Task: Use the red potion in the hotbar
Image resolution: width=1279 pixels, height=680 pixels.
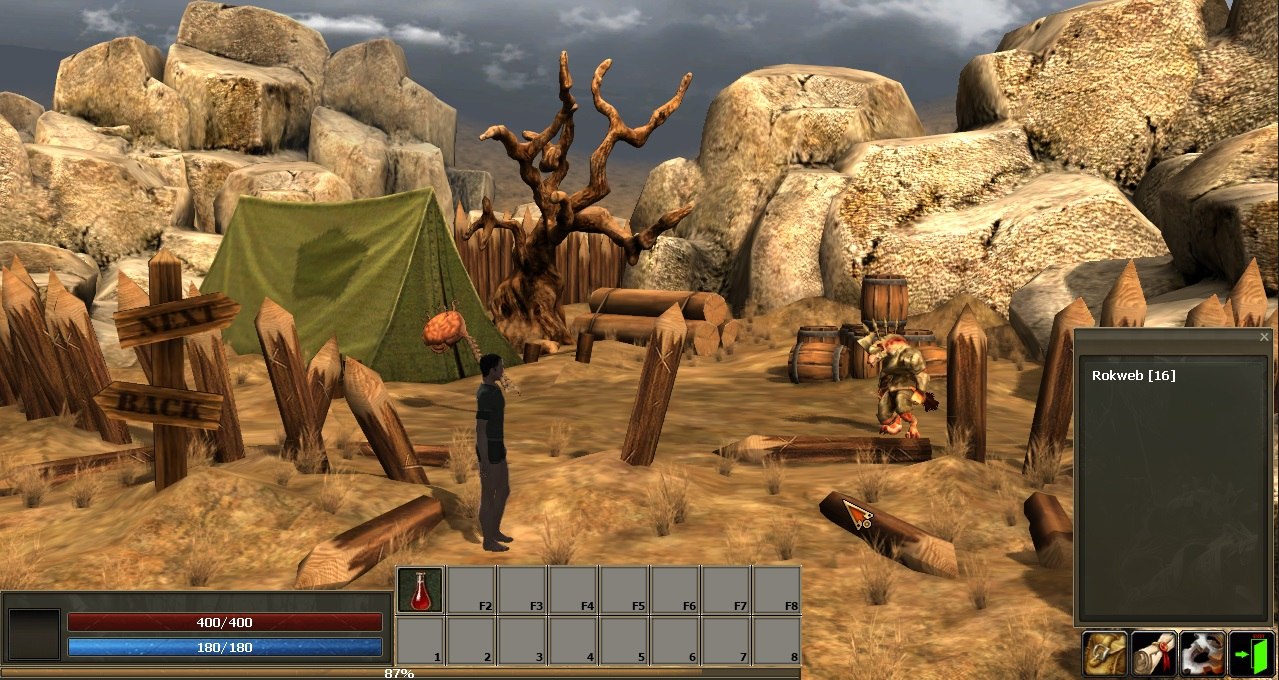Action: point(420,590)
